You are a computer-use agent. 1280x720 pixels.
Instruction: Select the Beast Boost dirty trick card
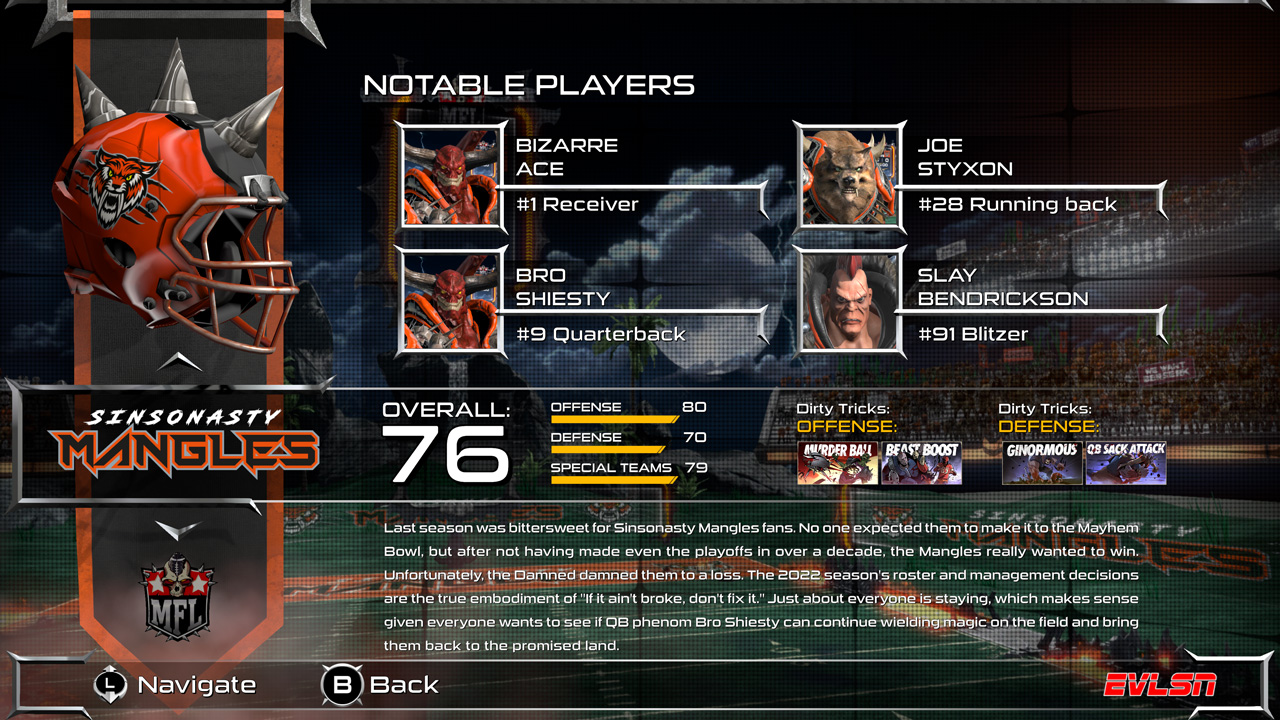923,464
